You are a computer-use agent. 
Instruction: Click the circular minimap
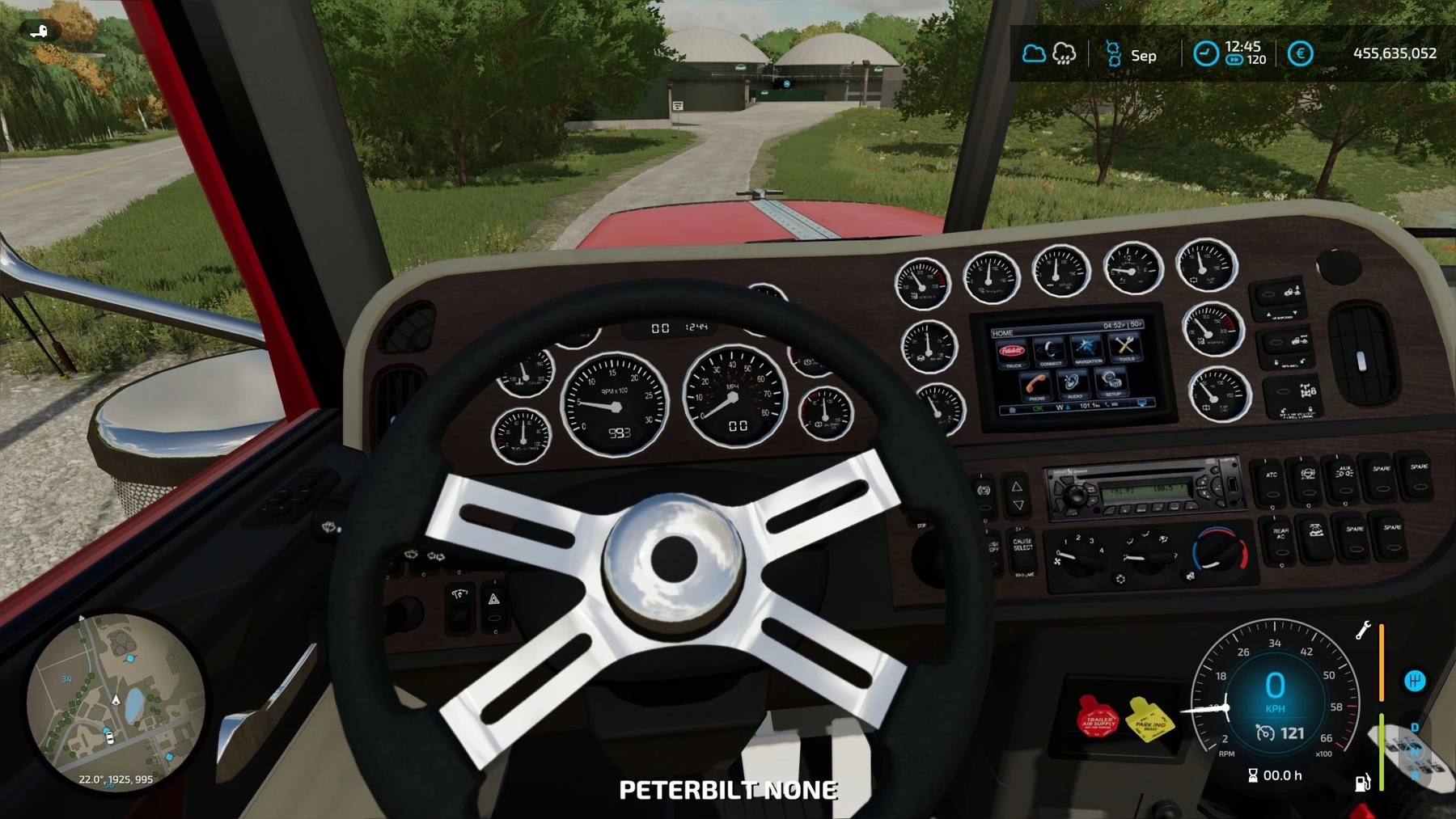pyautogui.click(x=115, y=701)
